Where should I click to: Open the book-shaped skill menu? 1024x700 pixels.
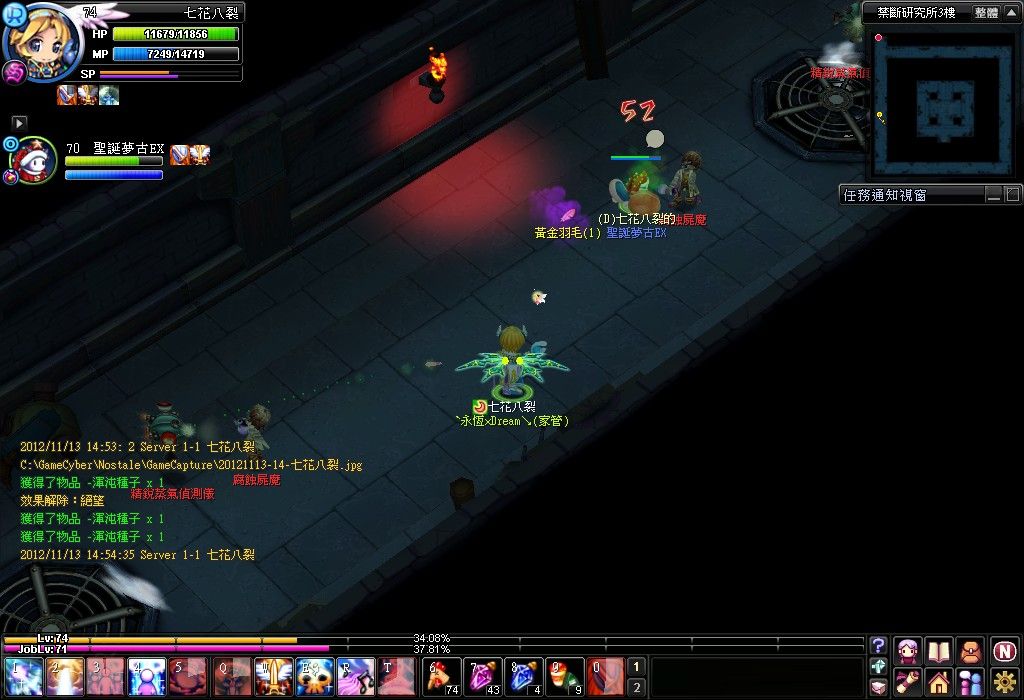(939, 651)
